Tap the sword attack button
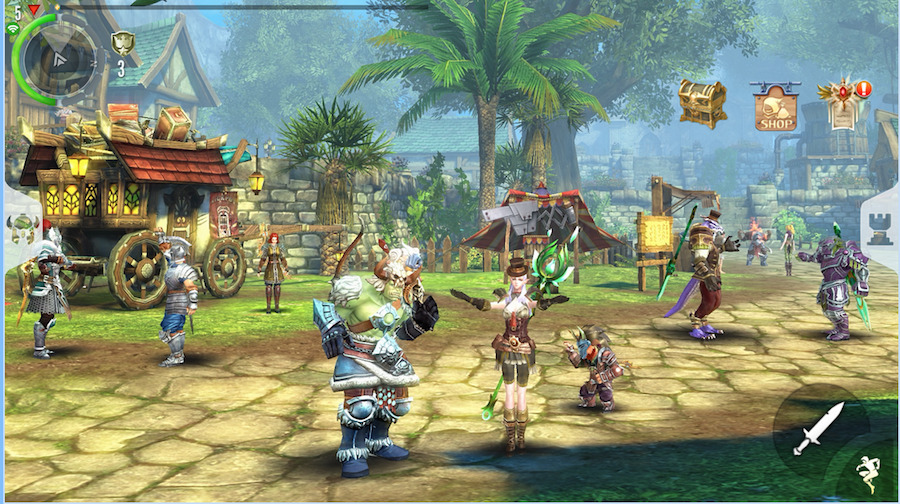 point(819,427)
